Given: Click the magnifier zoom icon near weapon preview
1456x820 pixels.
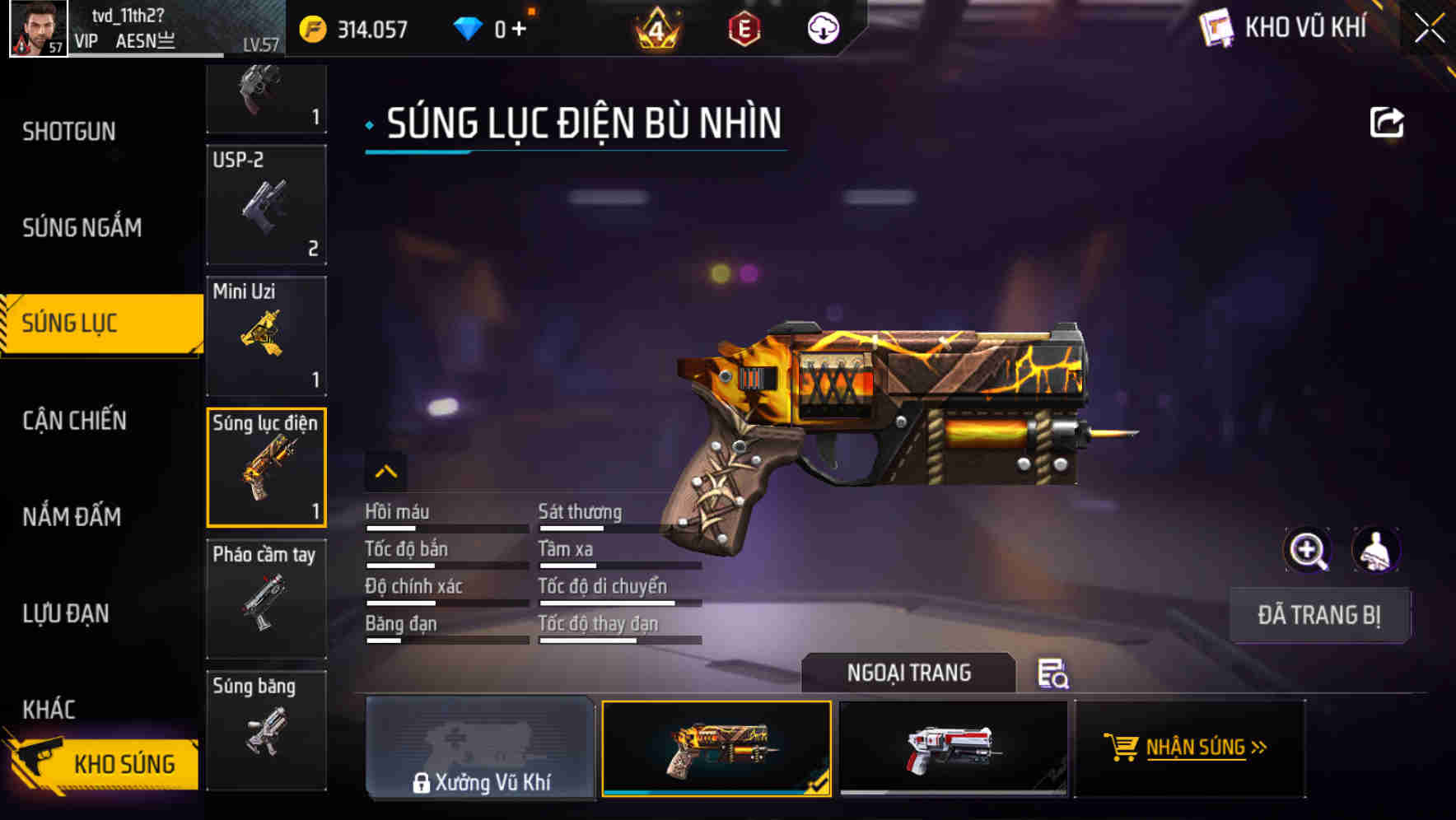Looking at the screenshot, I should (x=1308, y=549).
